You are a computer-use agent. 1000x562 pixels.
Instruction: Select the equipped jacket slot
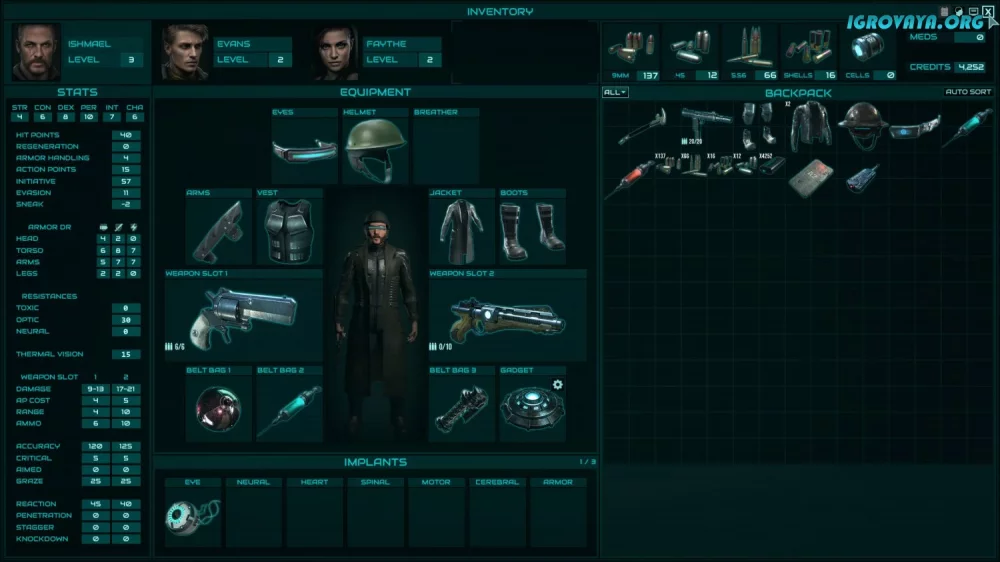point(461,228)
